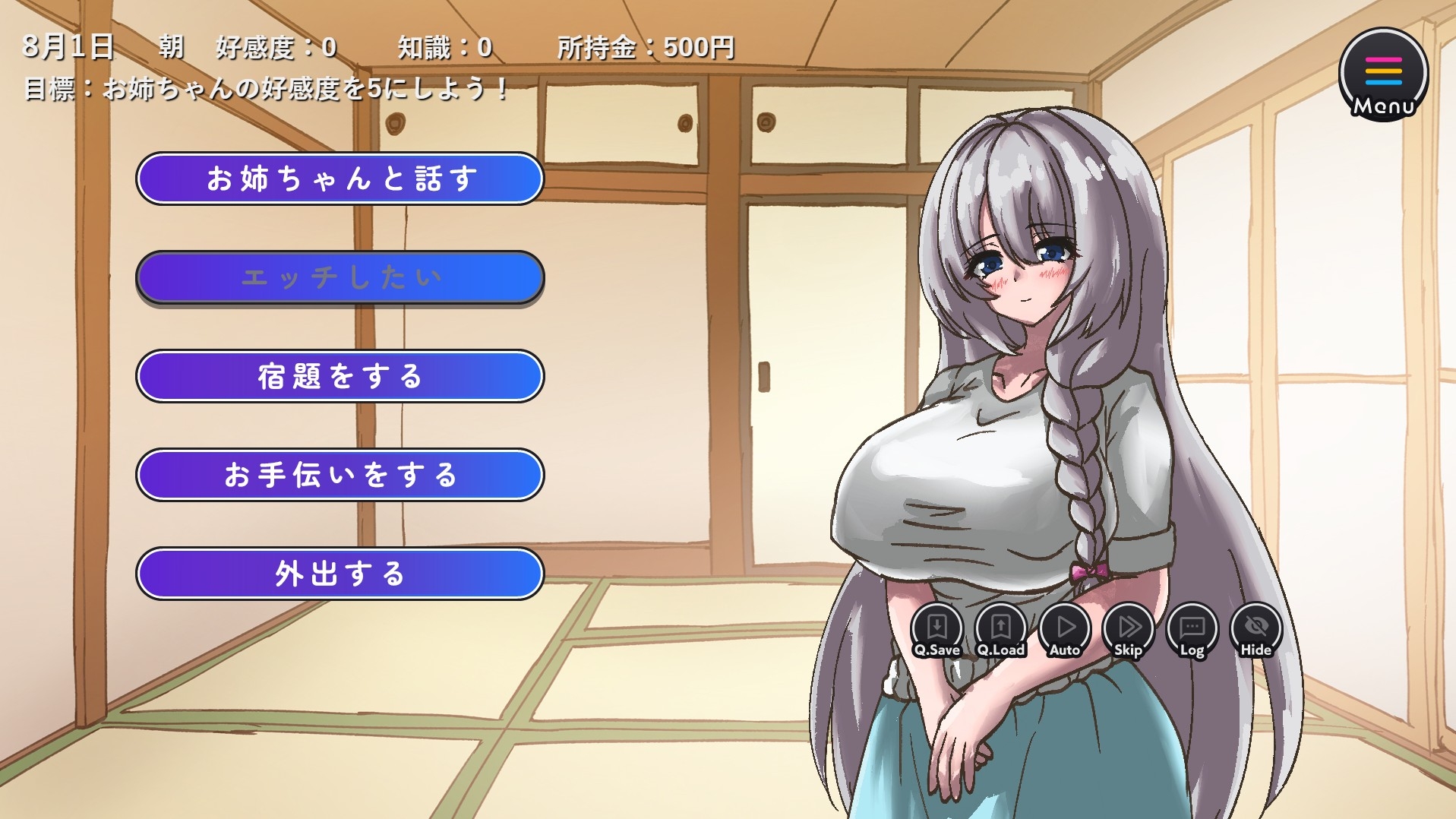Choose the お姉ちゃんと話す option
Image resolution: width=1456 pixels, height=819 pixels.
(x=340, y=179)
